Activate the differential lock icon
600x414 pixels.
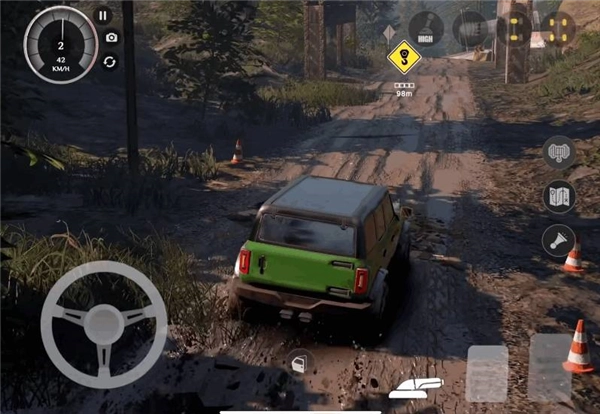(x=470, y=28)
